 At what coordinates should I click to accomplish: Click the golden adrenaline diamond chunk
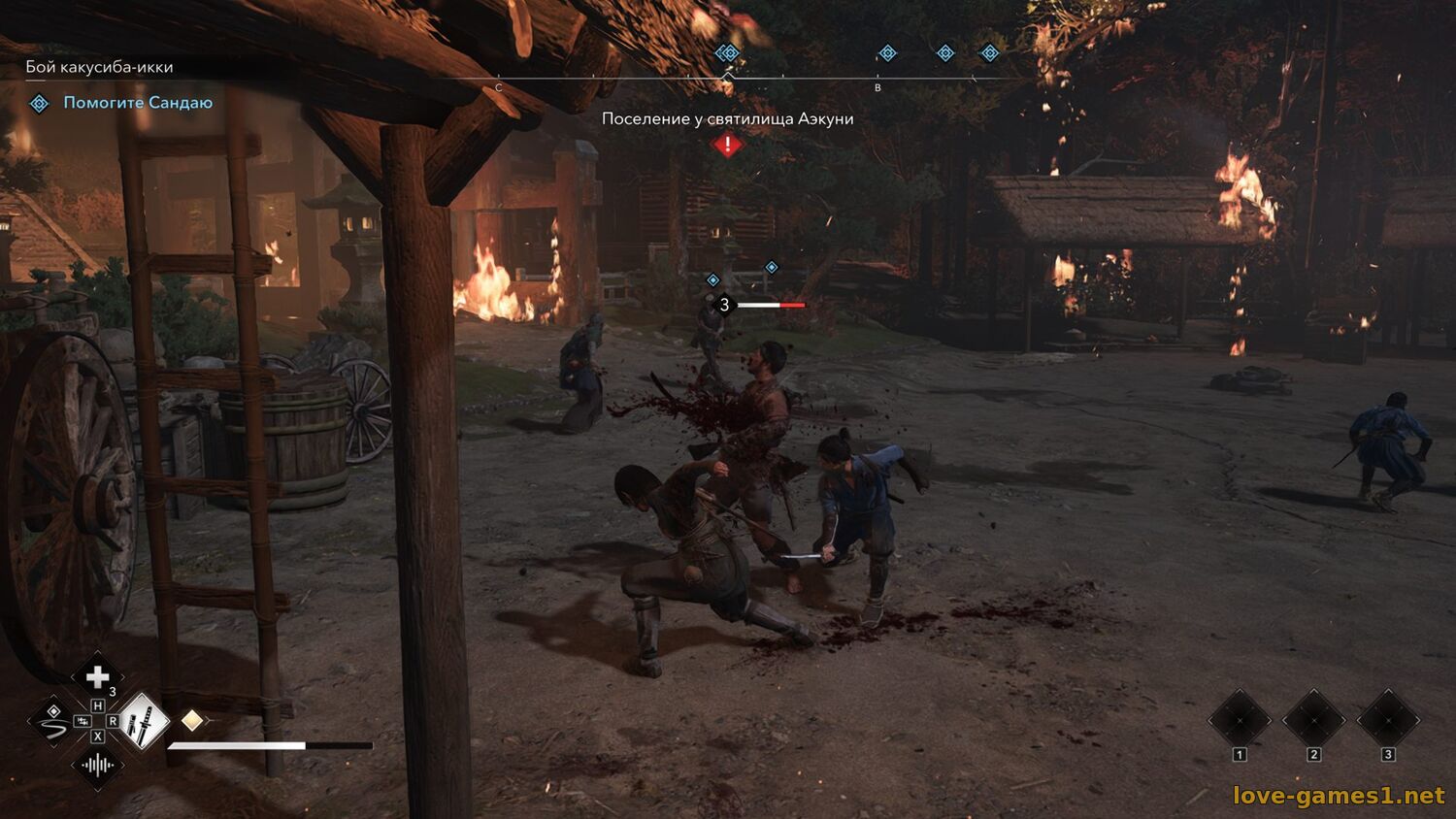pos(192,720)
